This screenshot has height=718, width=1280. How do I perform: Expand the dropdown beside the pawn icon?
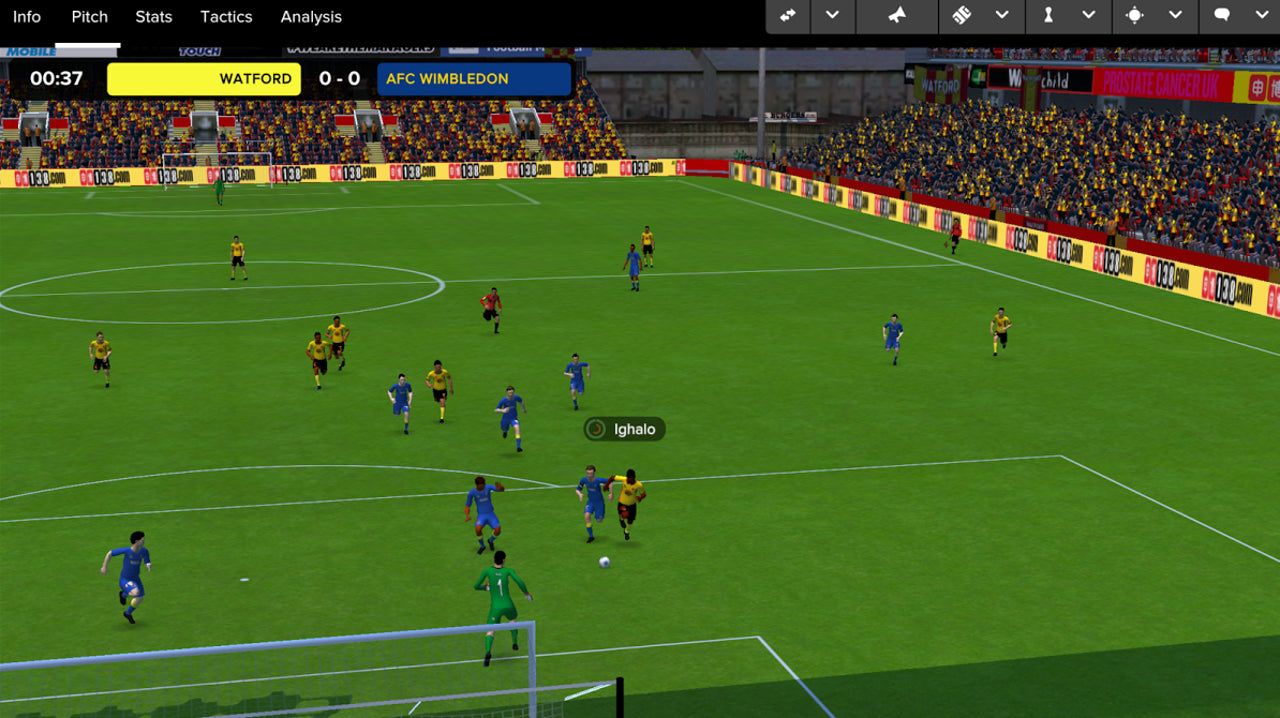point(1089,16)
